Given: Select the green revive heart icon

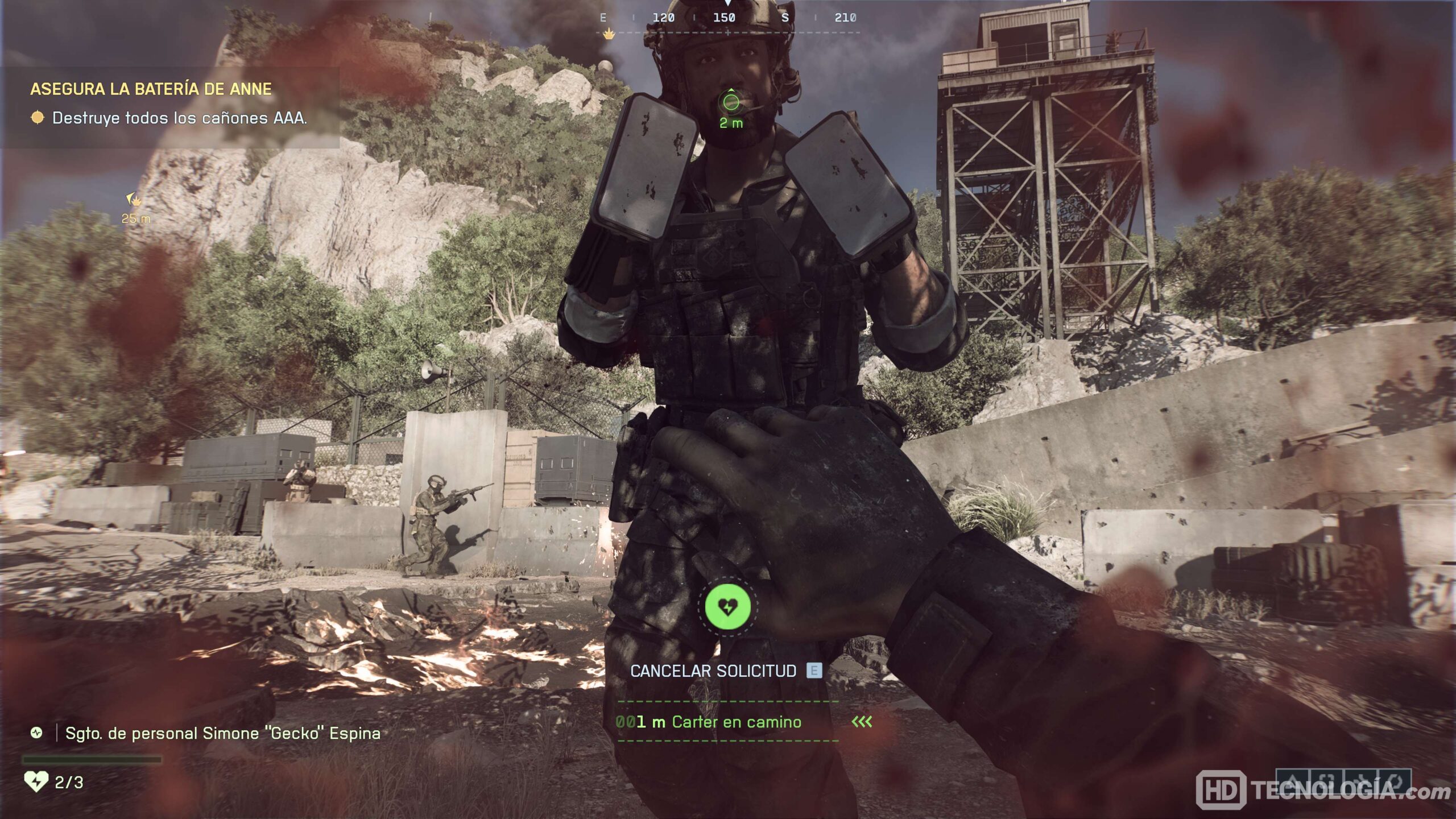Looking at the screenshot, I should pos(727,606).
